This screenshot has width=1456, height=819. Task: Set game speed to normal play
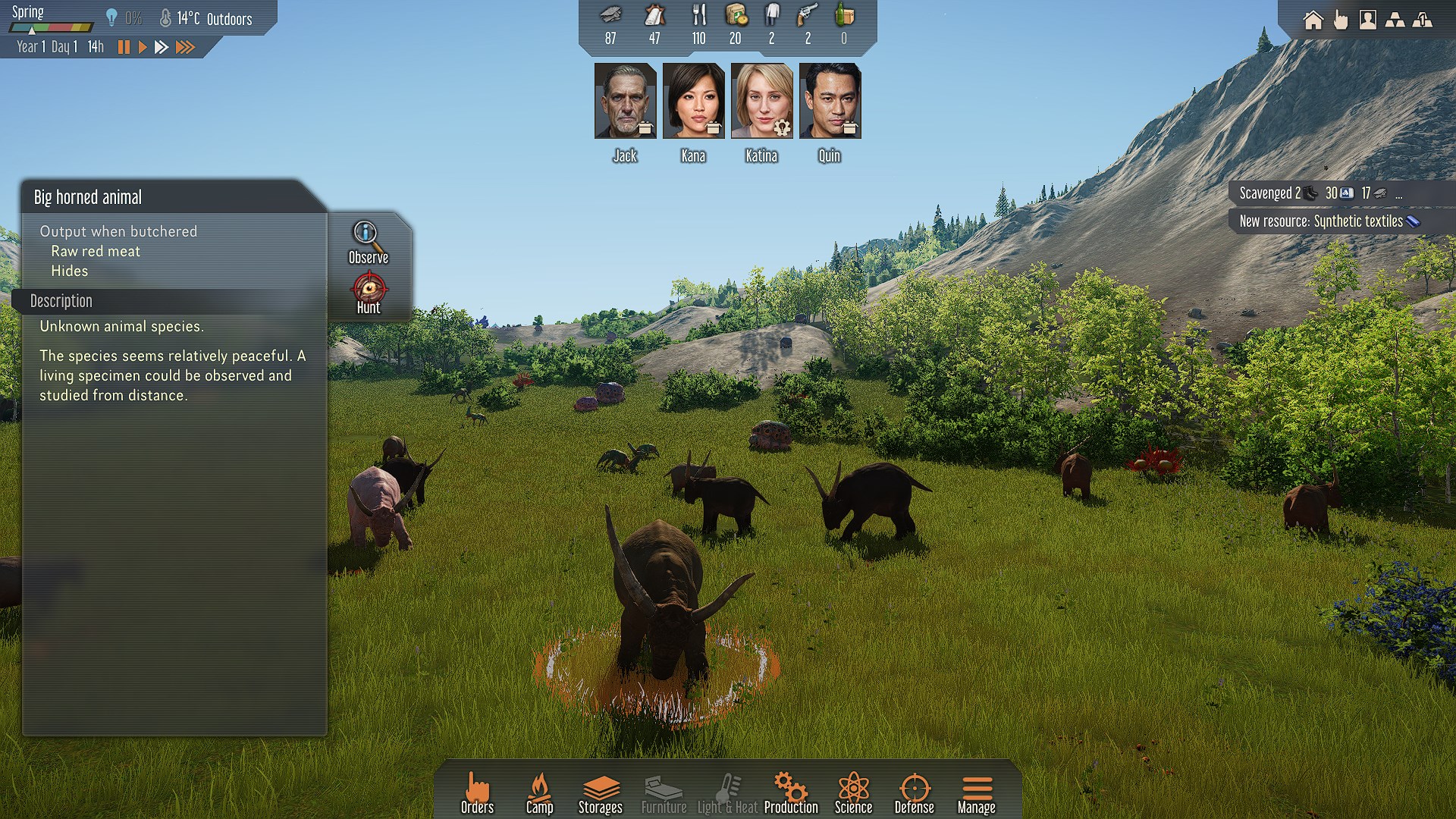pyautogui.click(x=142, y=47)
